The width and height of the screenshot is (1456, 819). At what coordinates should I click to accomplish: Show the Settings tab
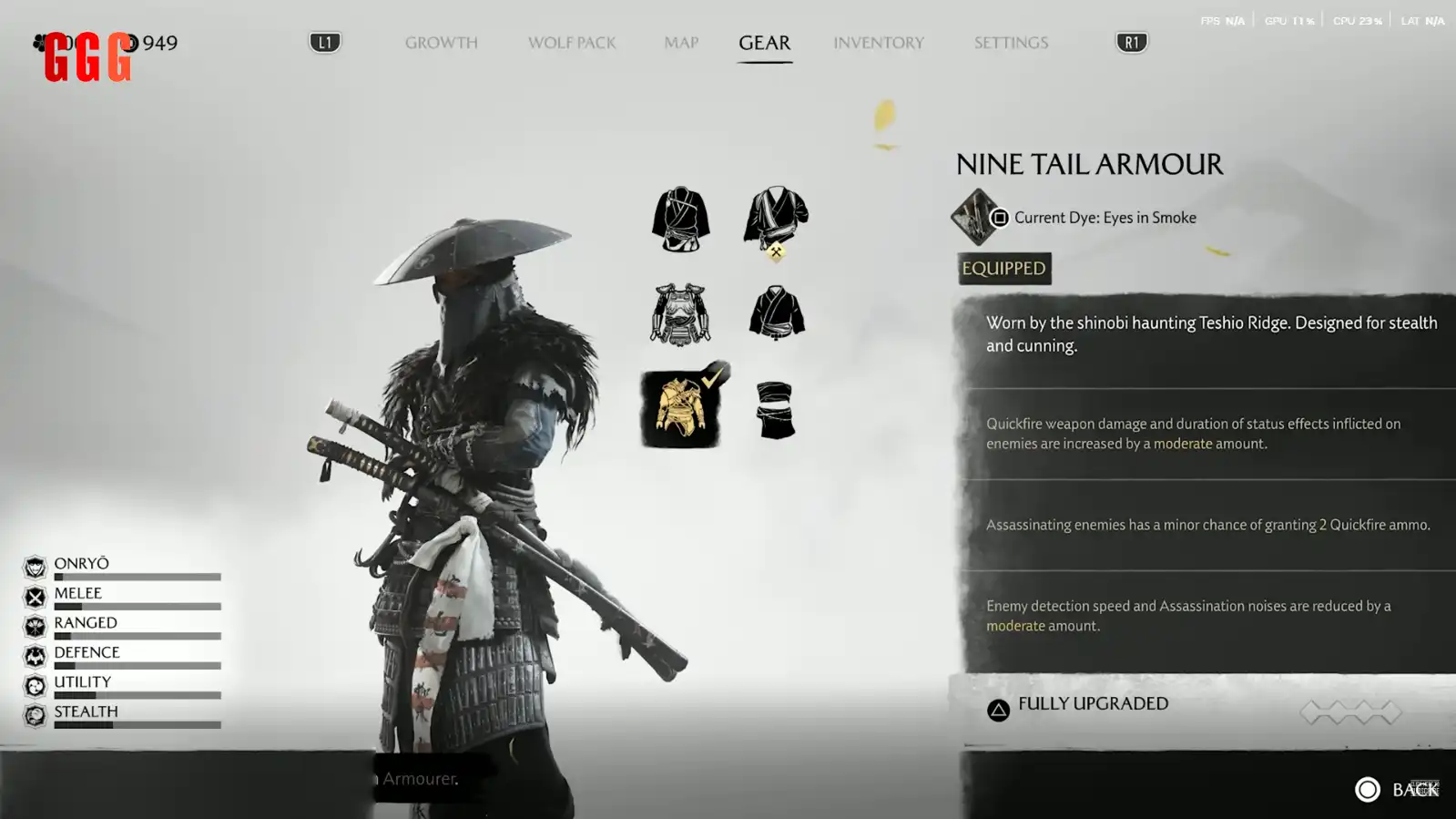tap(1011, 43)
